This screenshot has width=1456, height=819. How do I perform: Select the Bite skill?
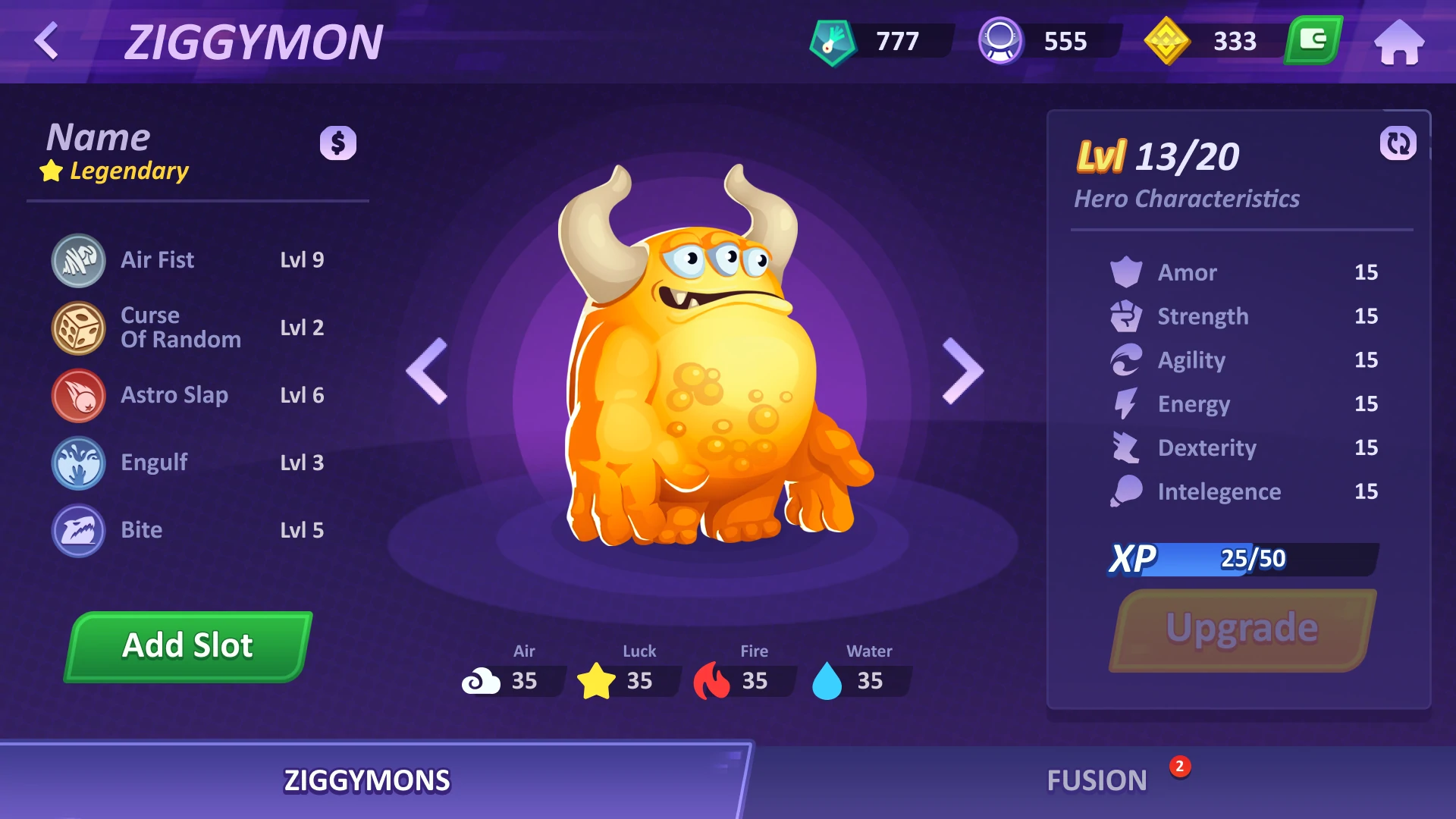(141, 530)
